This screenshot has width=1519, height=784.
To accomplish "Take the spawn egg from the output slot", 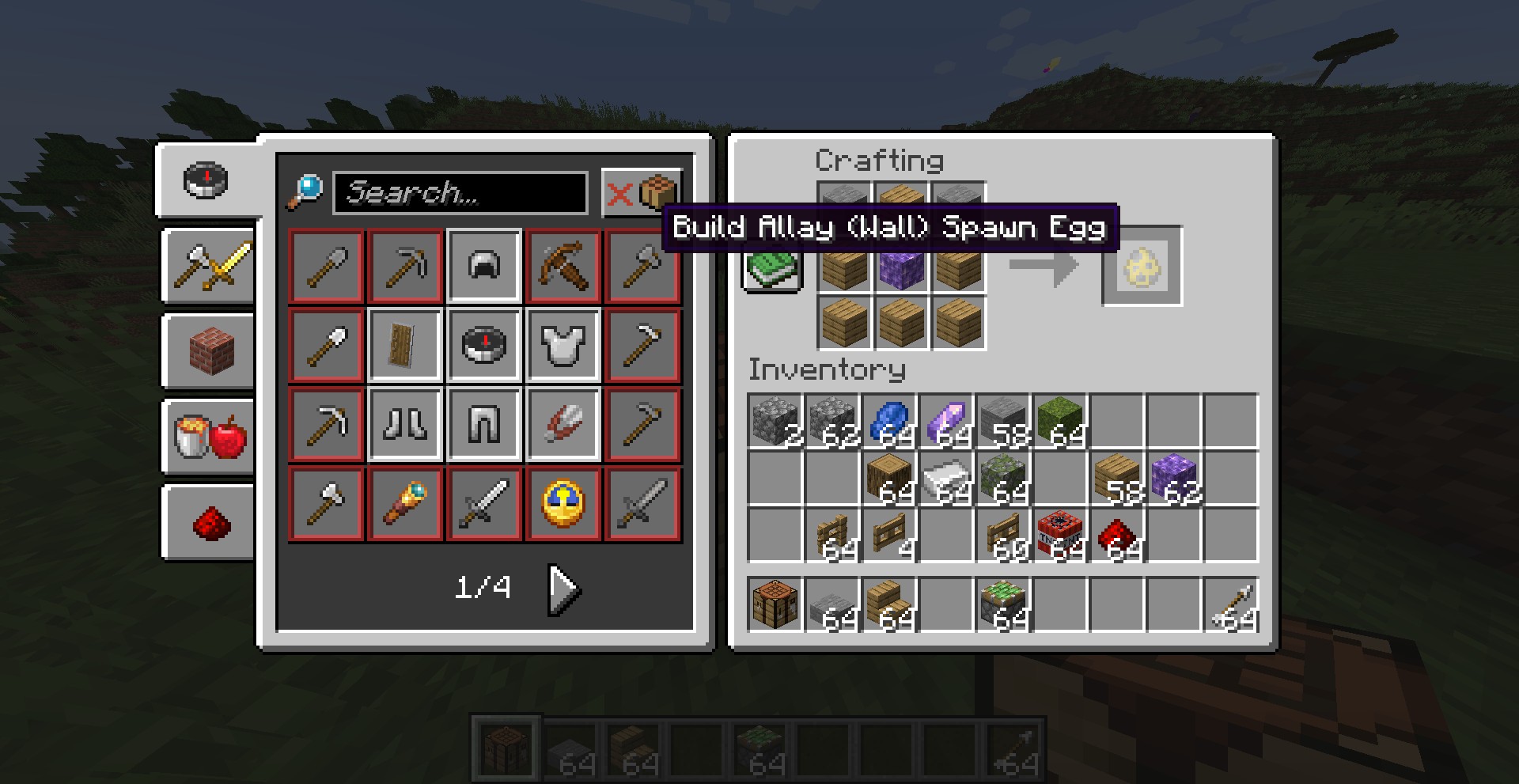I will click(1142, 266).
